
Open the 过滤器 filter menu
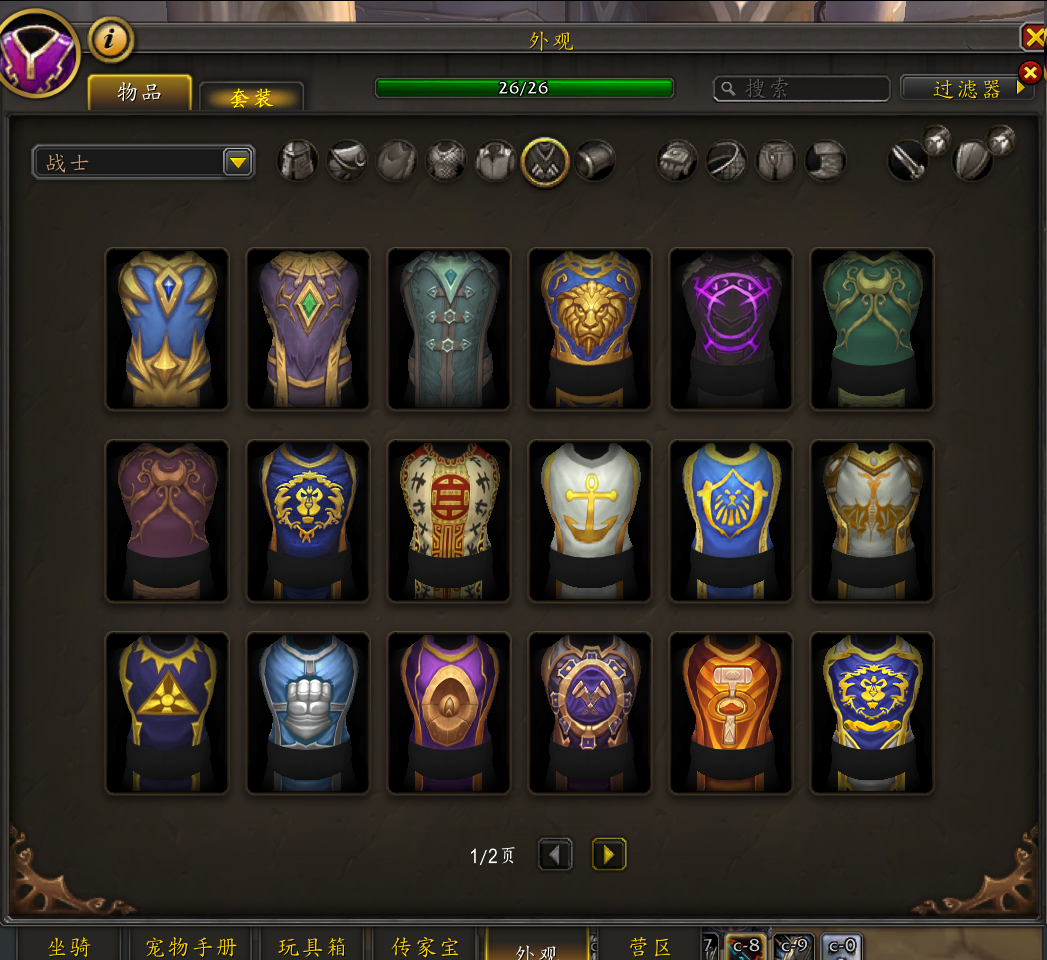pos(966,89)
